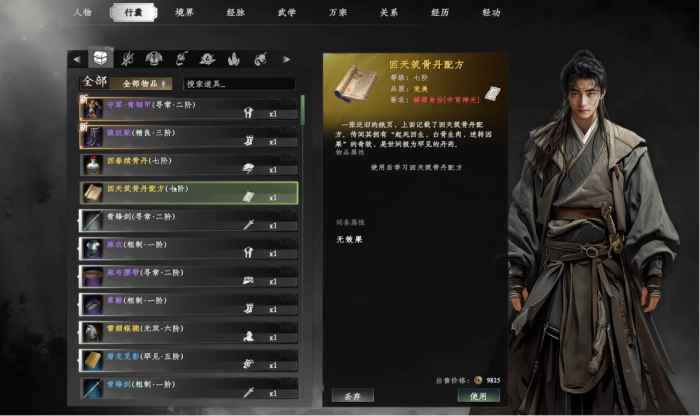Switch to the 人物 character tab

click(82, 12)
